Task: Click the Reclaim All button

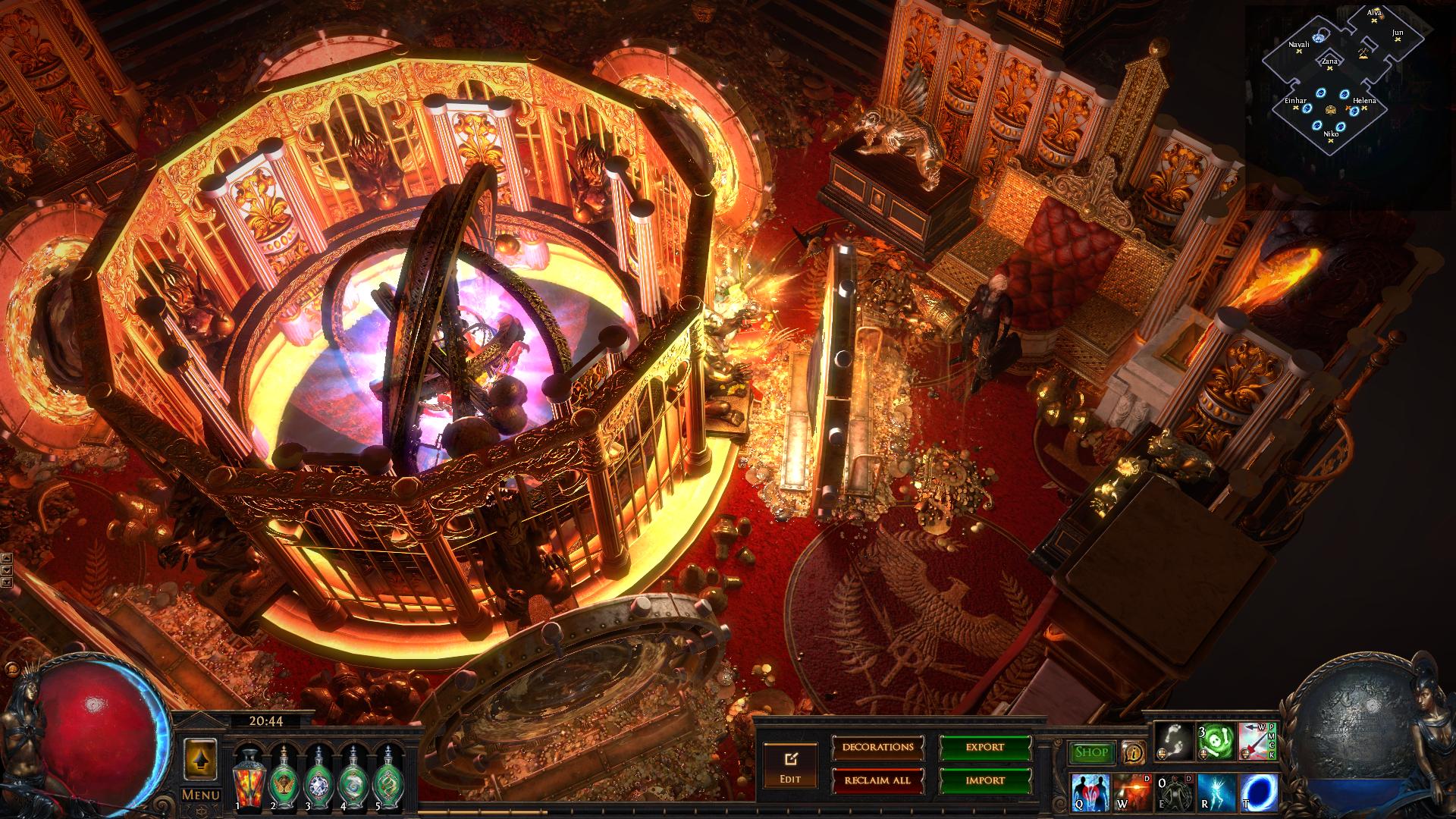Action: pyautogui.click(x=877, y=780)
